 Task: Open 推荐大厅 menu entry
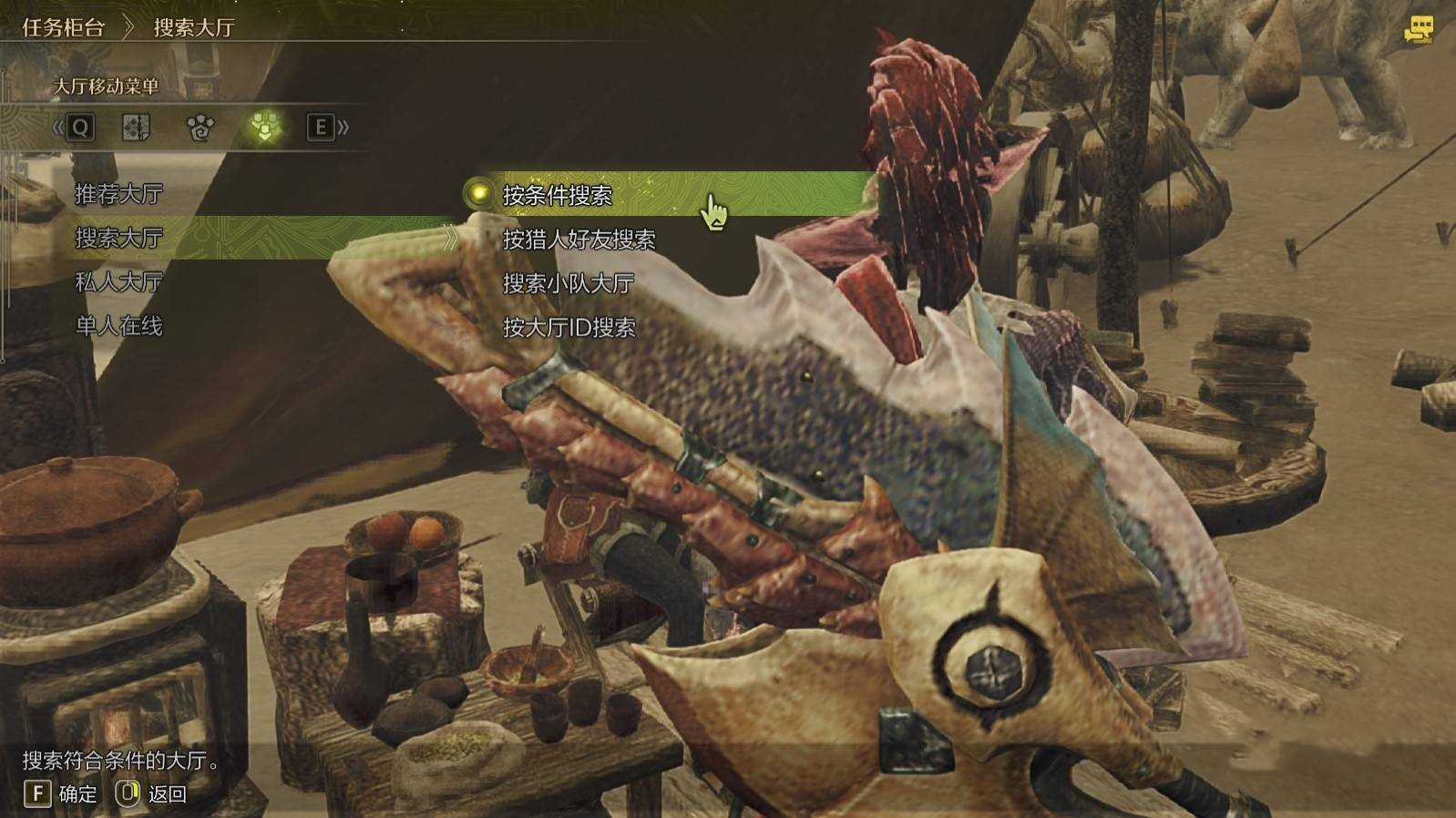coord(118,194)
